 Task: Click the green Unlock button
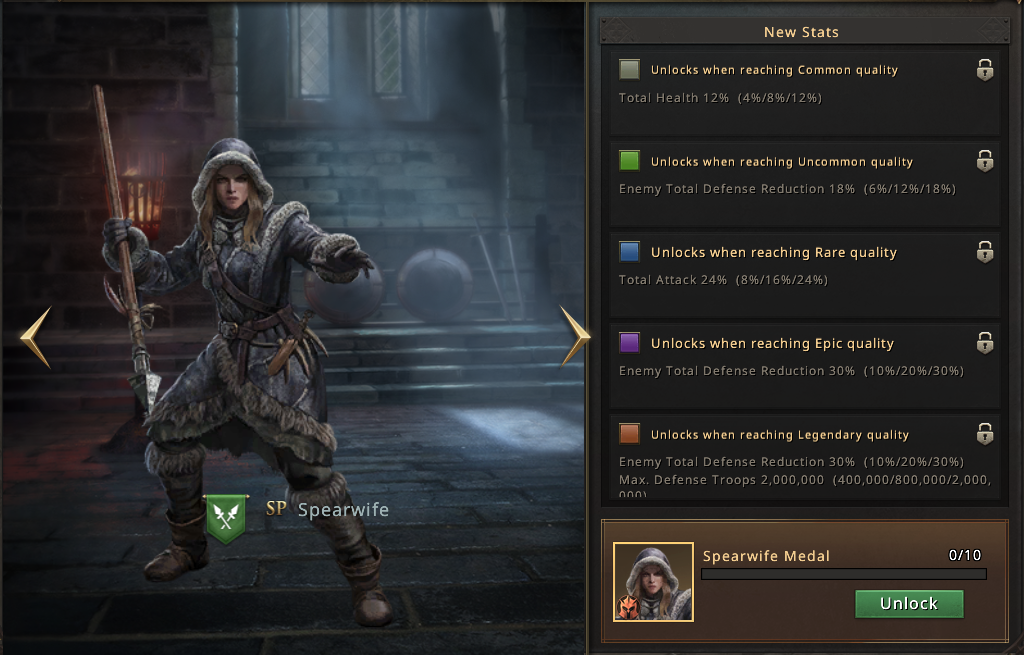[x=909, y=604]
